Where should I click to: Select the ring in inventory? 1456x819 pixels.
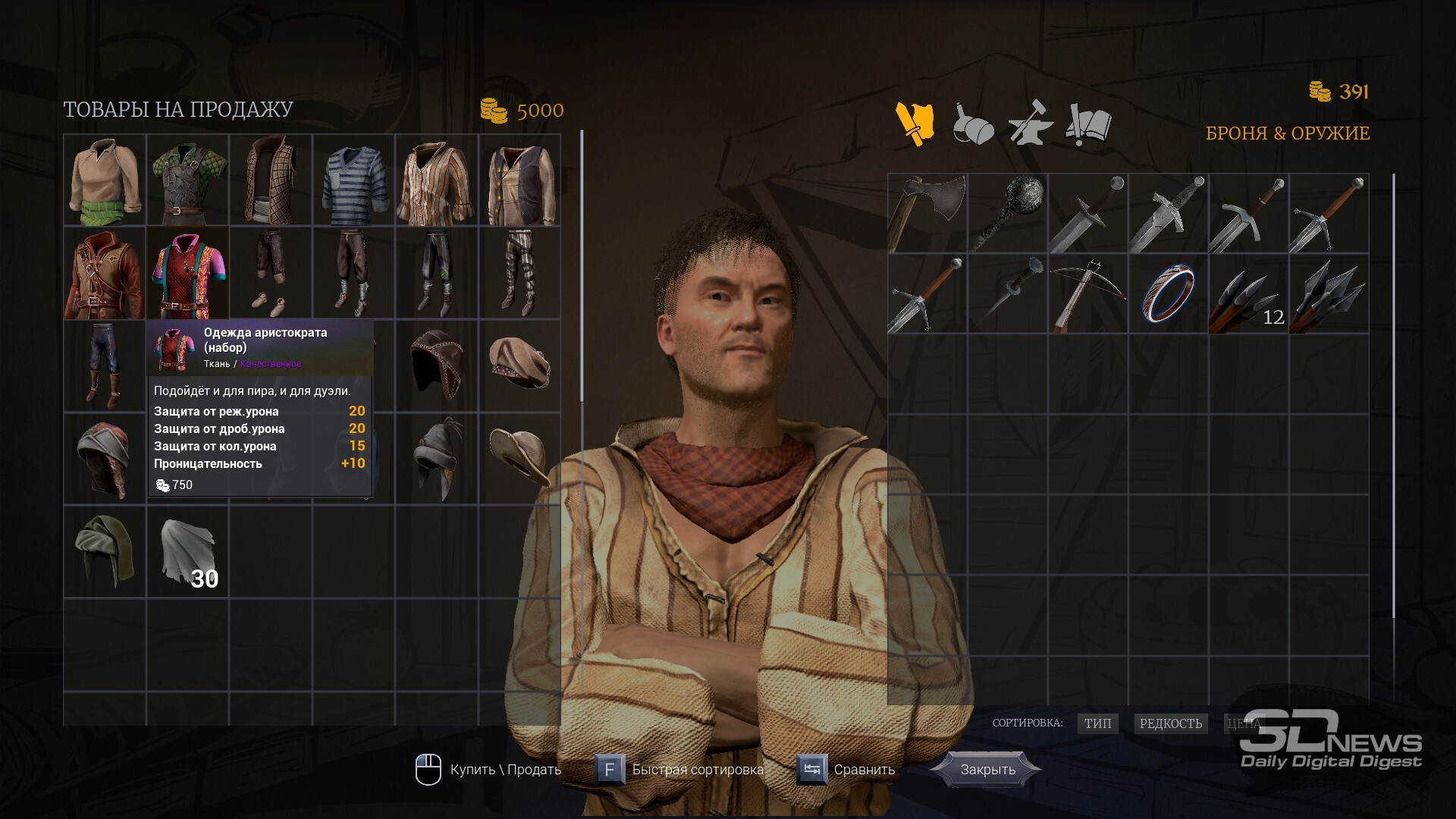point(1168,294)
